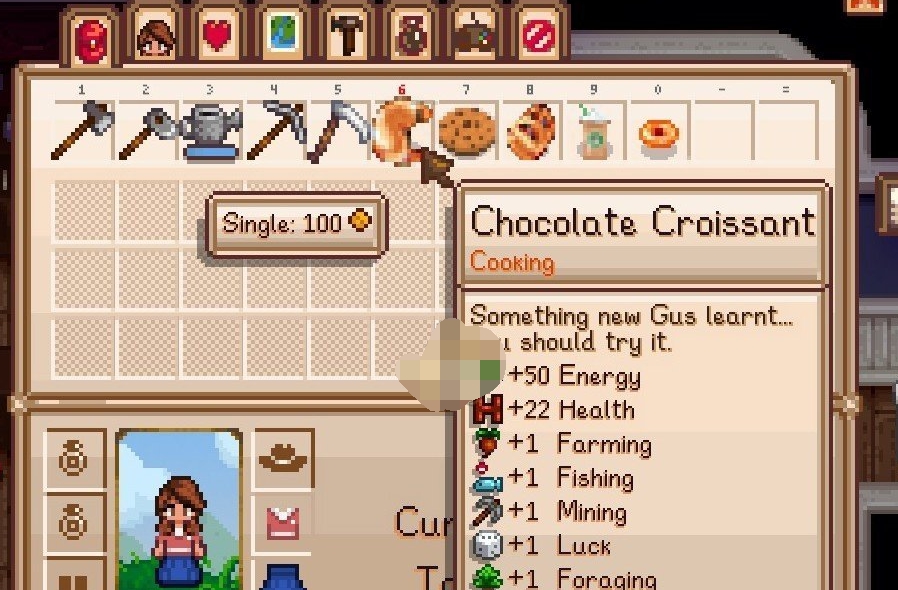This screenshot has width=898, height=590.
Task: Select the watering can slot
Action: [210, 132]
